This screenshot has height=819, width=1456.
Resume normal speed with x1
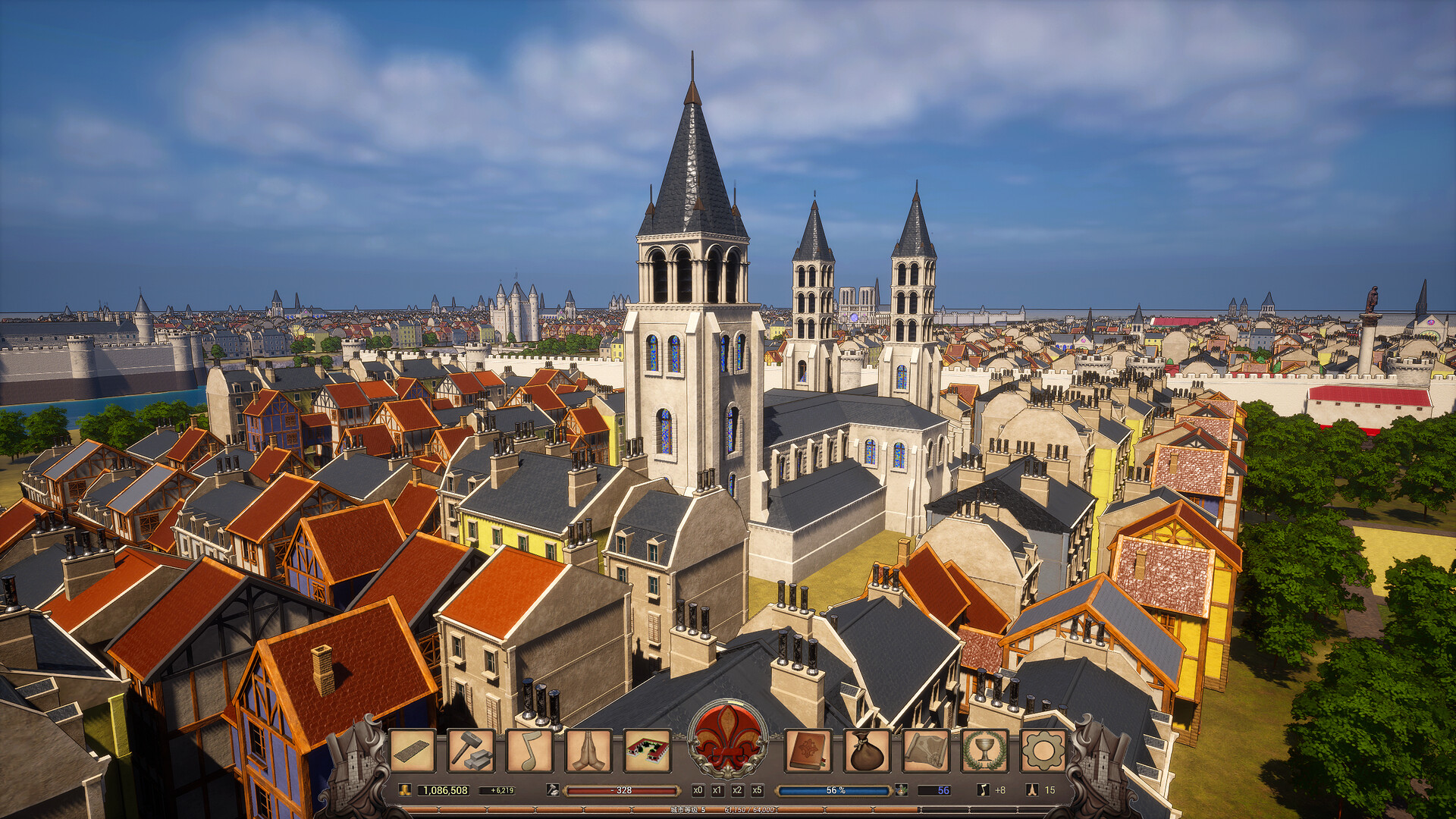[717, 789]
